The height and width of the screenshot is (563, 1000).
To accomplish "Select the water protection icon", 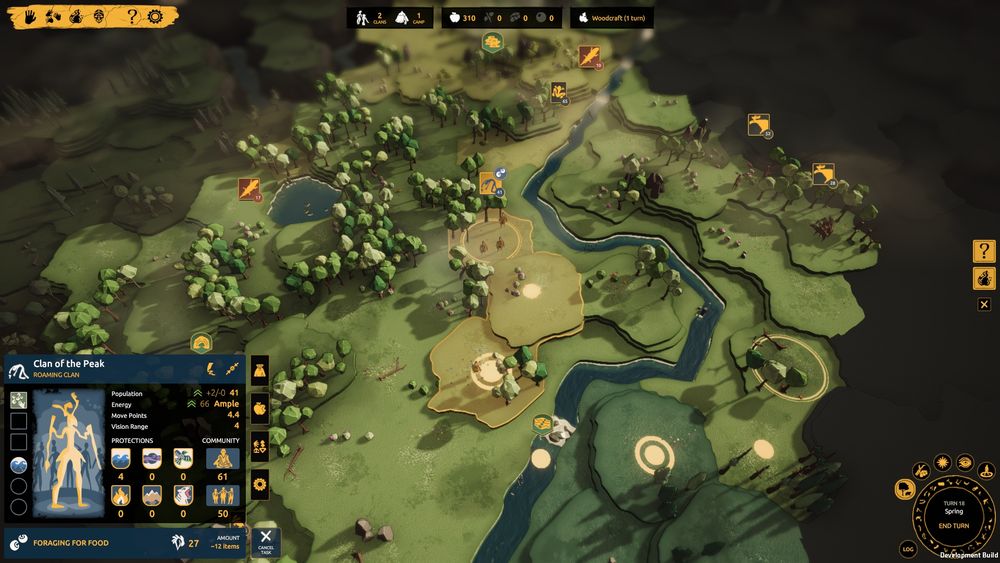I will point(121,458).
